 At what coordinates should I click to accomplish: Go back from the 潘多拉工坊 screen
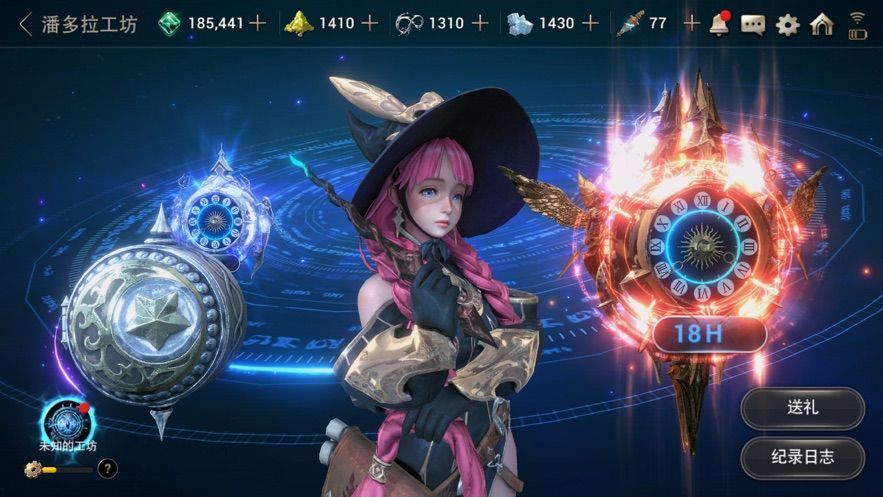tap(25, 23)
